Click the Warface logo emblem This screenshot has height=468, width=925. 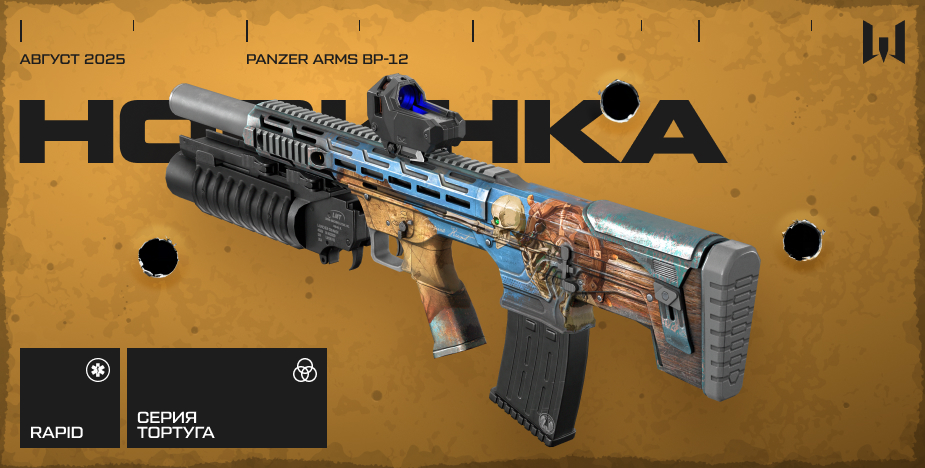[x=884, y=42]
